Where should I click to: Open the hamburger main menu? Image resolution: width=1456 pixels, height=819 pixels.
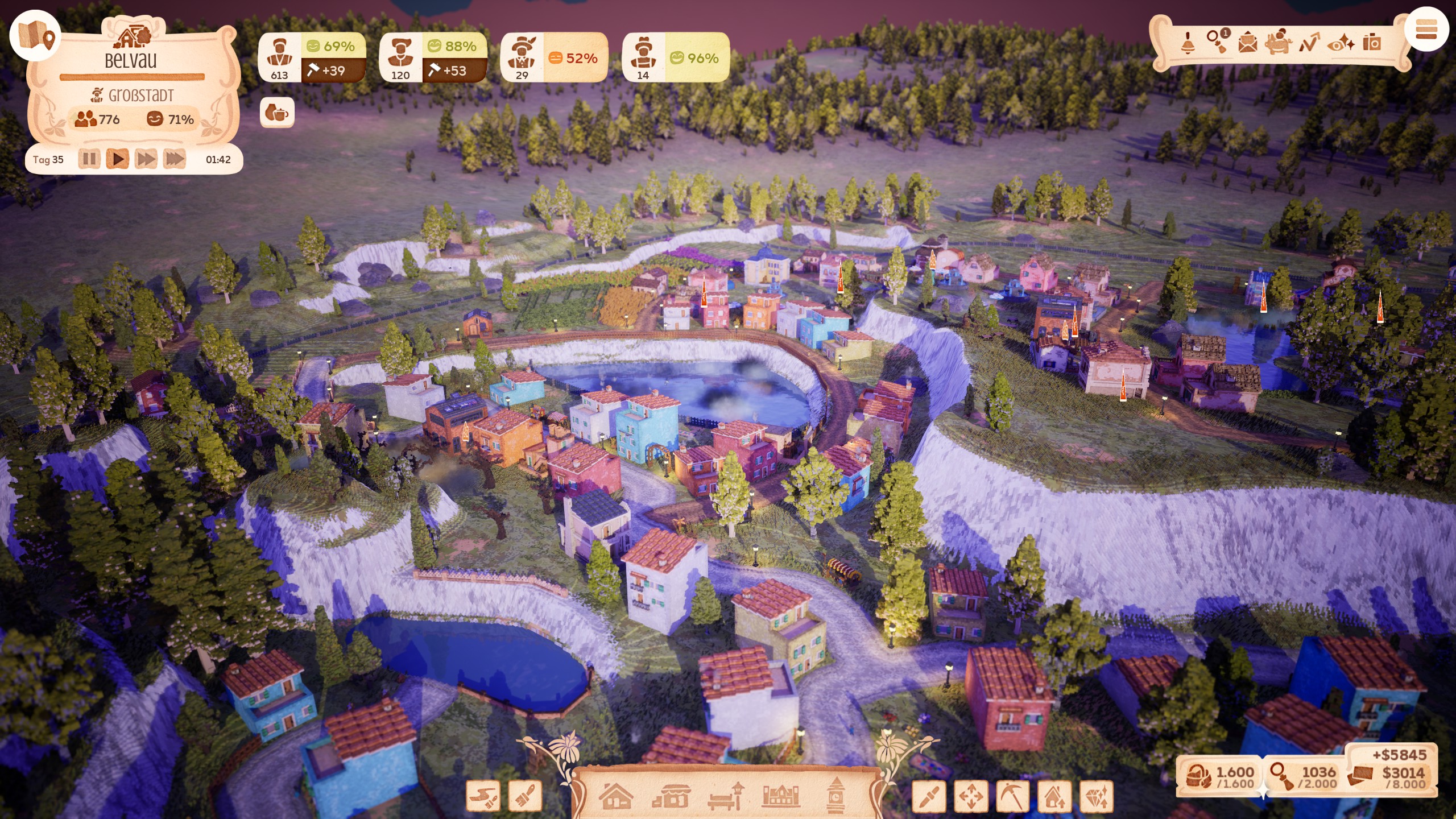pyautogui.click(x=1426, y=30)
